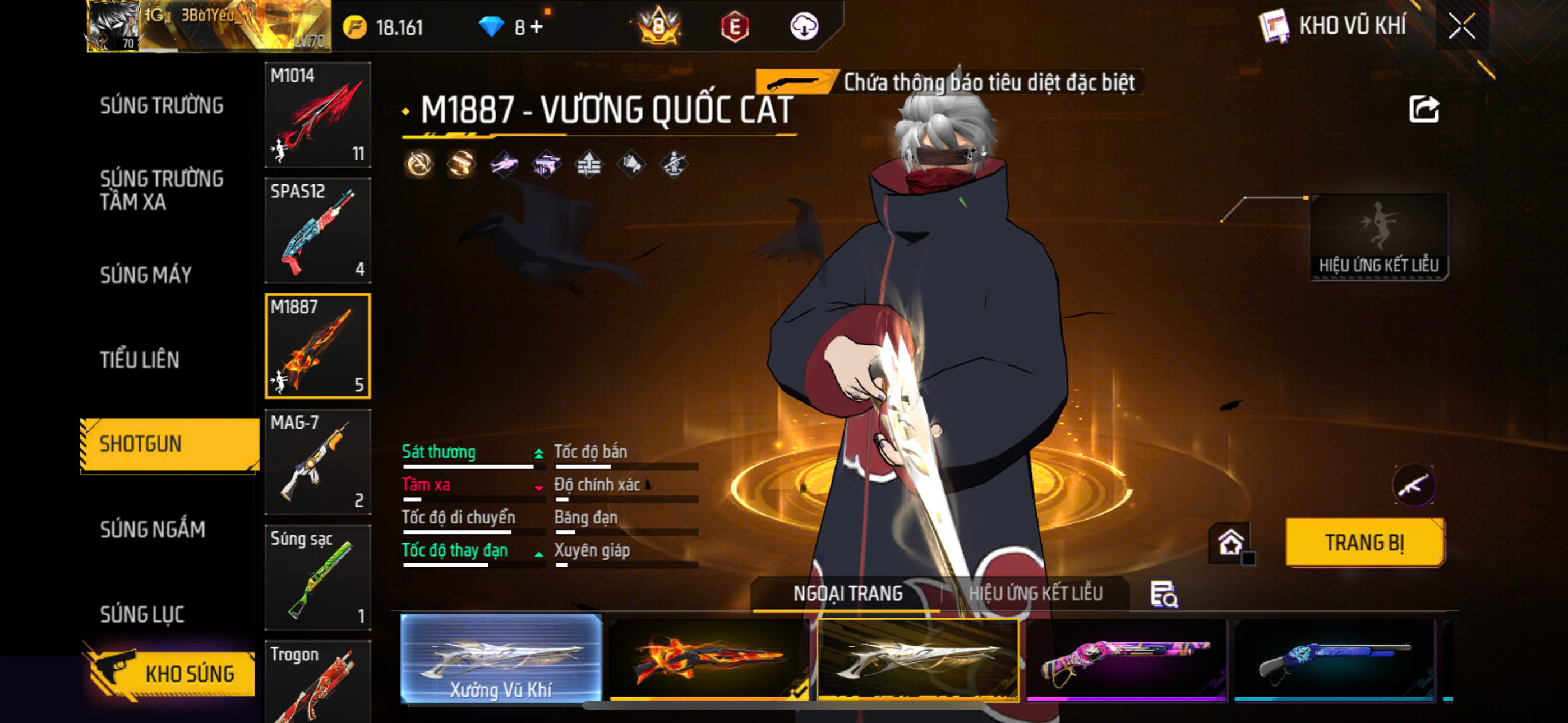
Task: Select the SÚNG TRƯỜNG category
Action: click(x=162, y=105)
